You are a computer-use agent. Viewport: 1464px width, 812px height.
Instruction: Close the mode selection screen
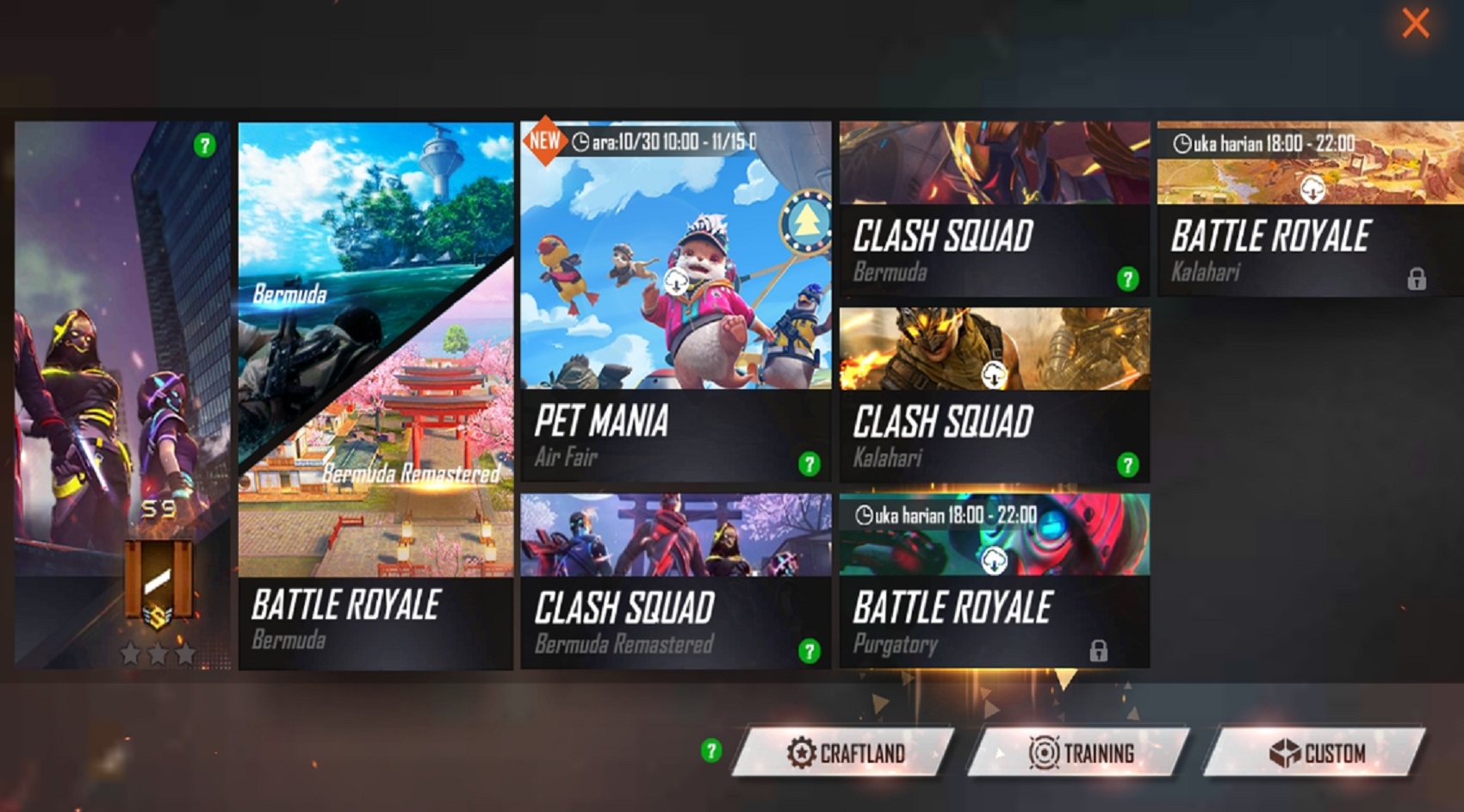[1415, 23]
